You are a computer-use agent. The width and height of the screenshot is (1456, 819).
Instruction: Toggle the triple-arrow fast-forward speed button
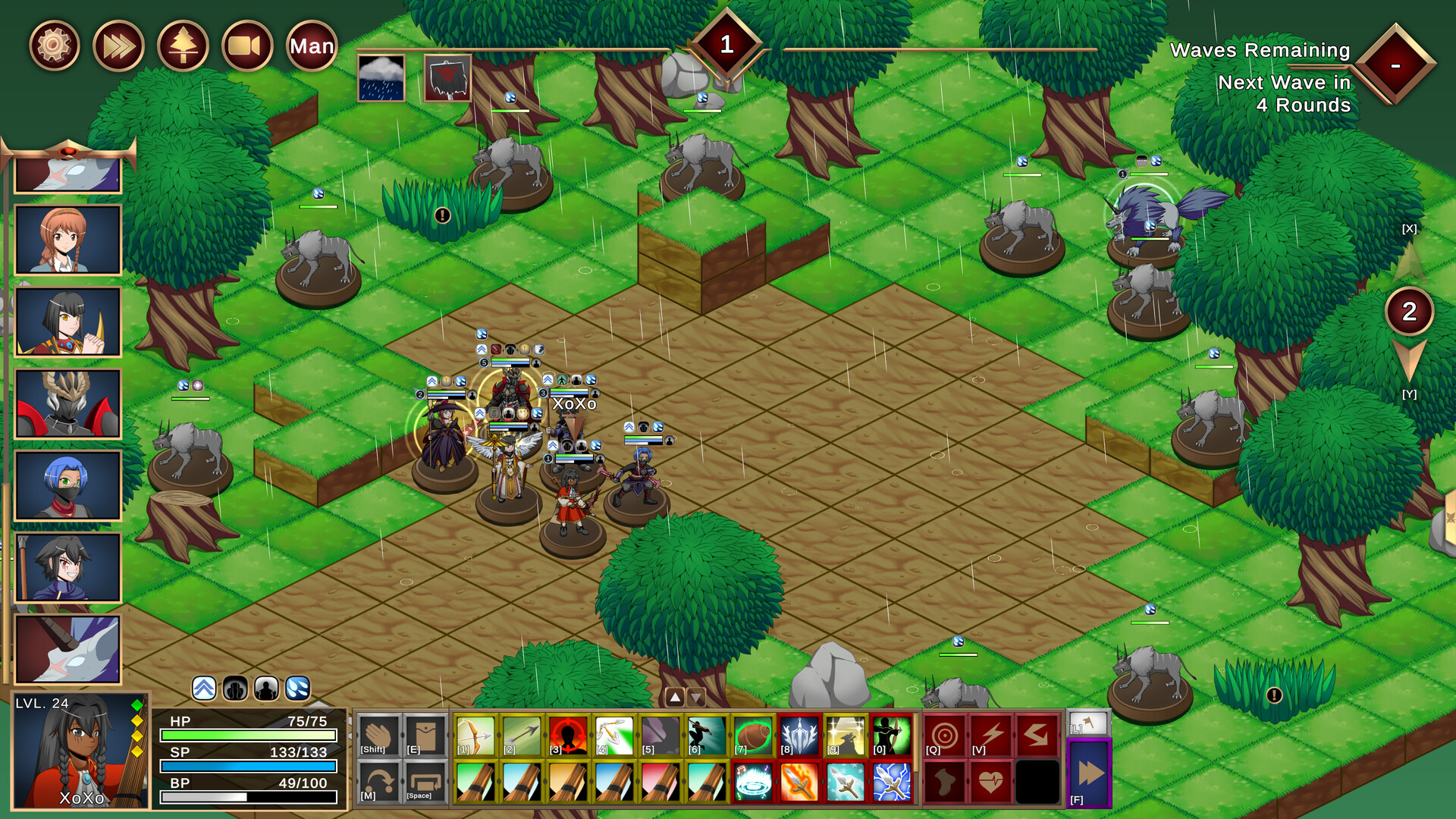118,46
